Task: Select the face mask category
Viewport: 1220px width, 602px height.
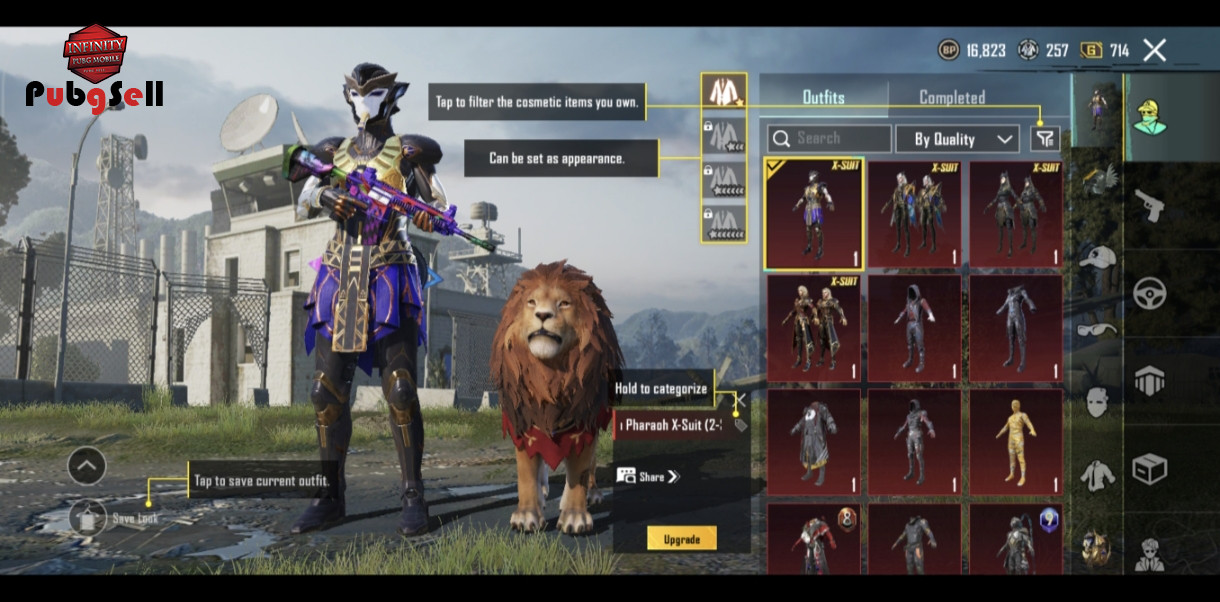Action: [1097, 402]
